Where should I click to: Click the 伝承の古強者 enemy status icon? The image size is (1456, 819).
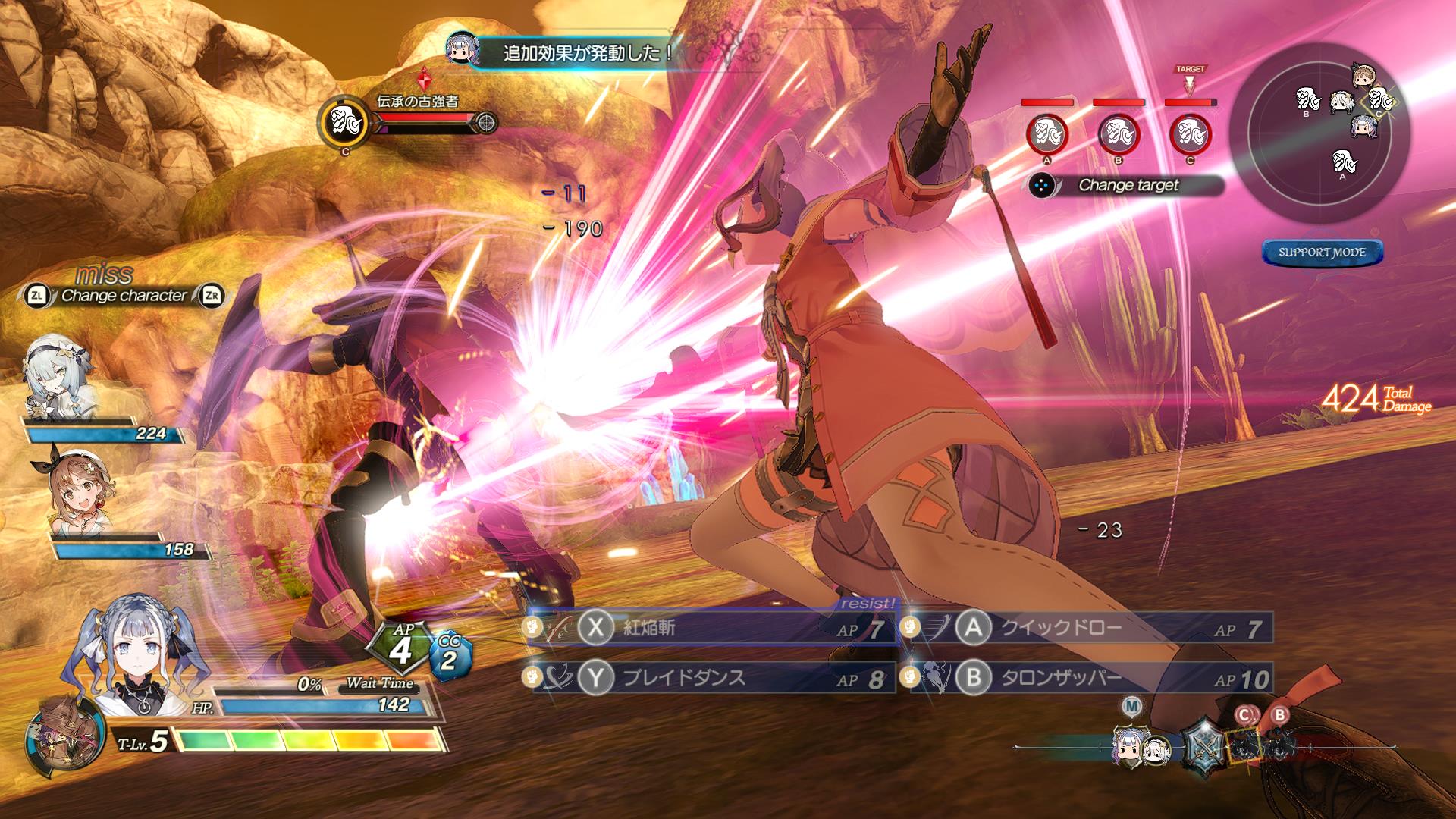tap(346, 121)
